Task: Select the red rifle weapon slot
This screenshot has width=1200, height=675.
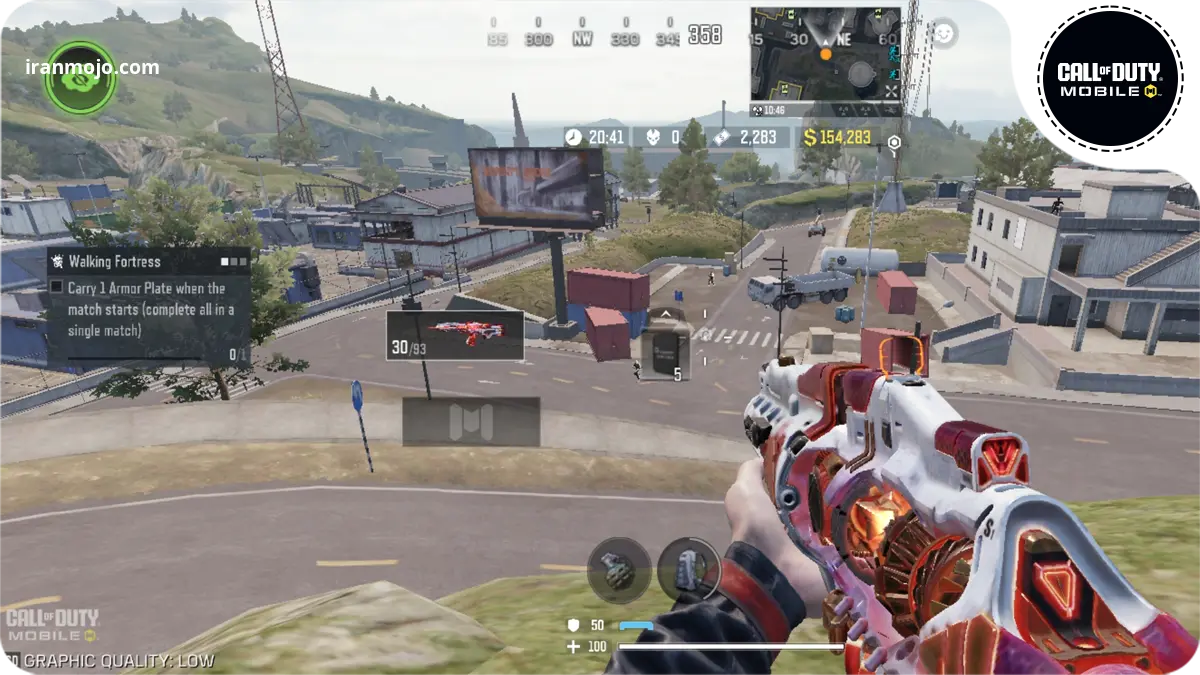Action: click(x=455, y=335)
